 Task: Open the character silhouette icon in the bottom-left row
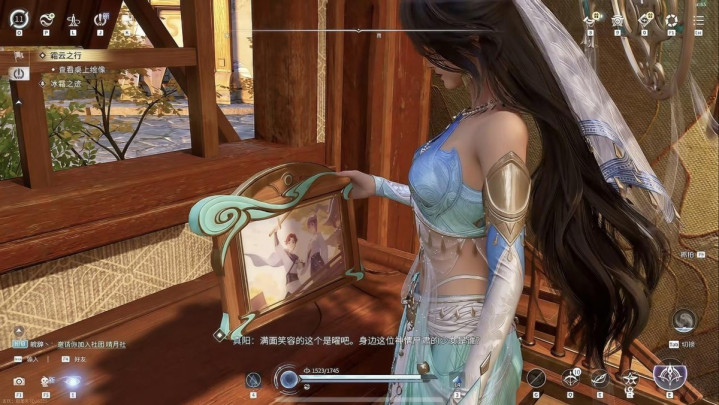coord(46,381)
